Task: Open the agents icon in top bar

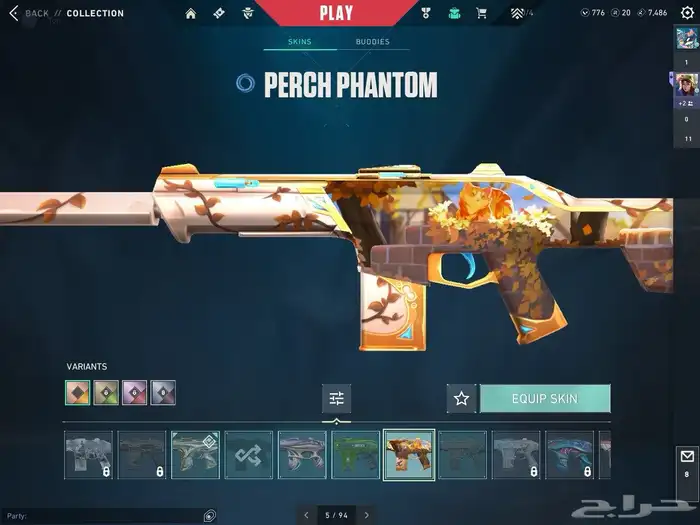Action: tap(248, 13)
